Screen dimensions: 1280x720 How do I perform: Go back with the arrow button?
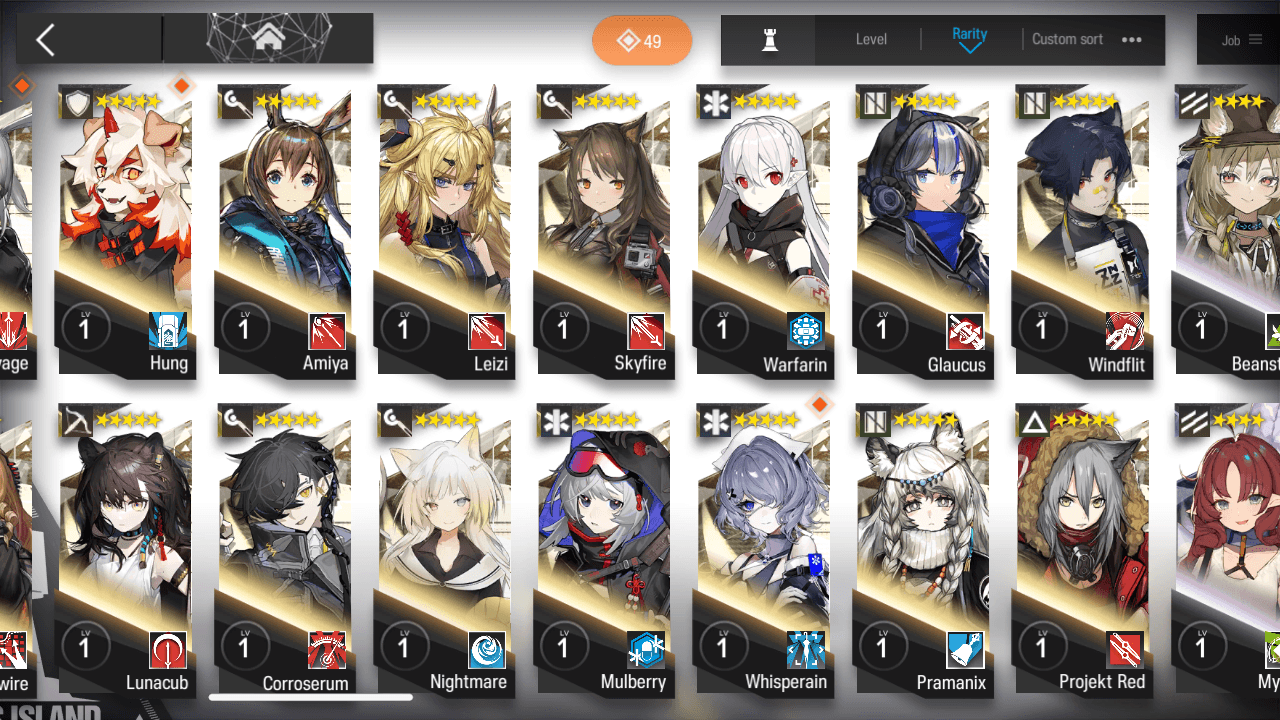[45, 40]
